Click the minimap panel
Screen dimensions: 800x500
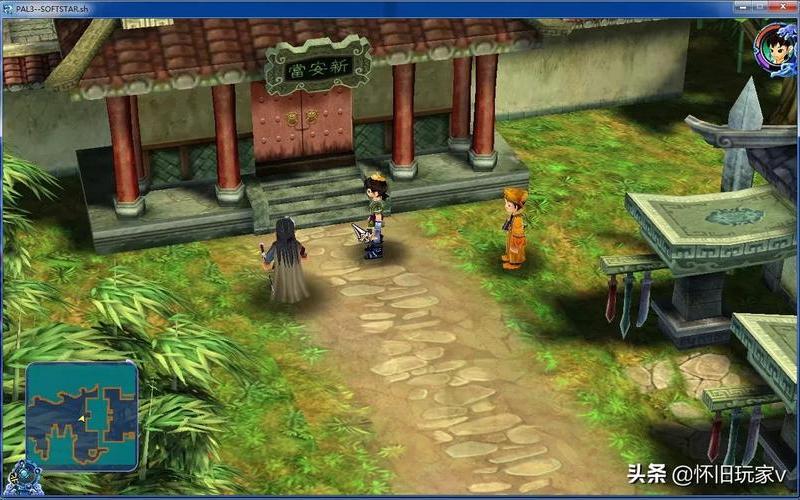coord(82,416)
